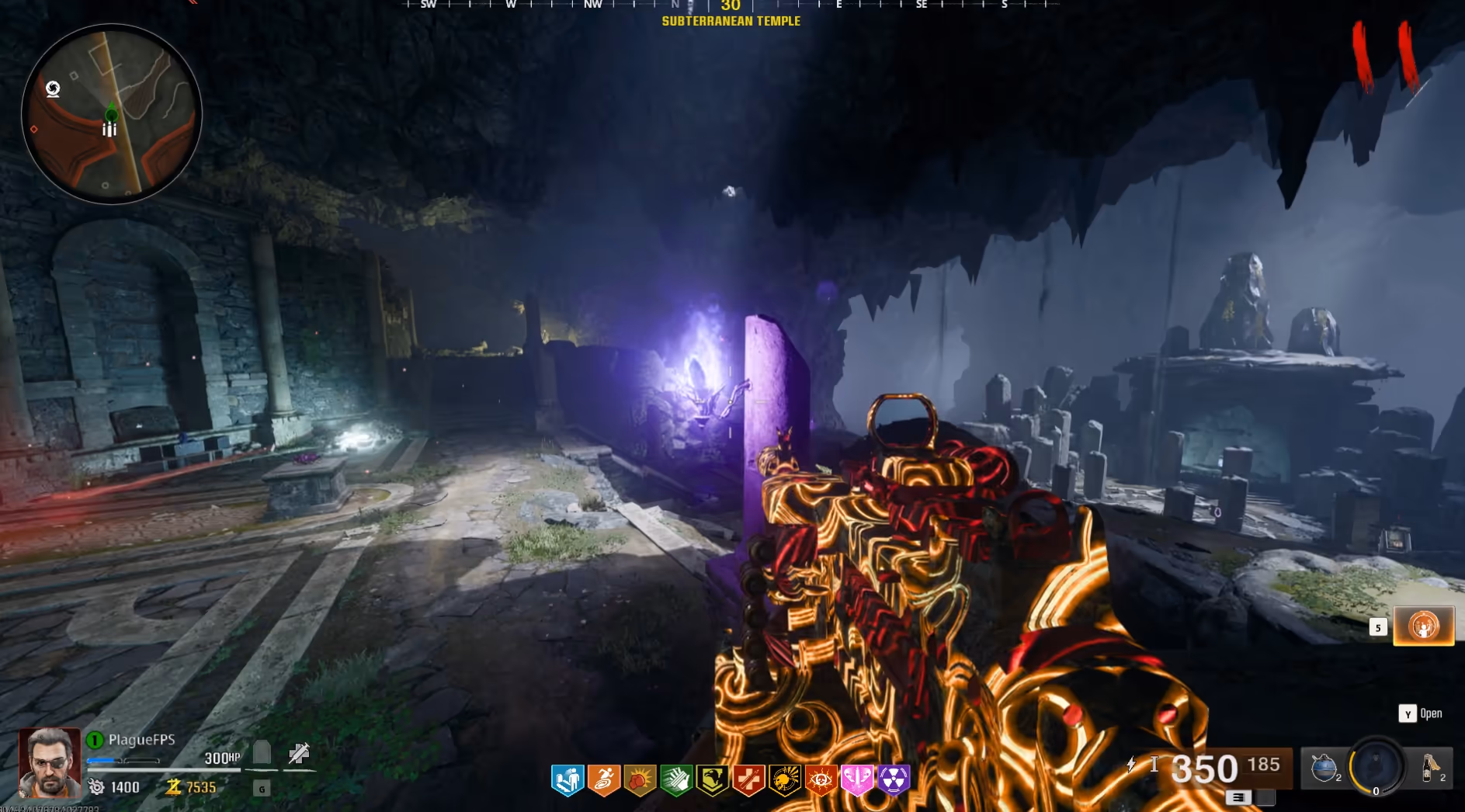Select the PlagueFPS character portrait

tap(50, 762)
